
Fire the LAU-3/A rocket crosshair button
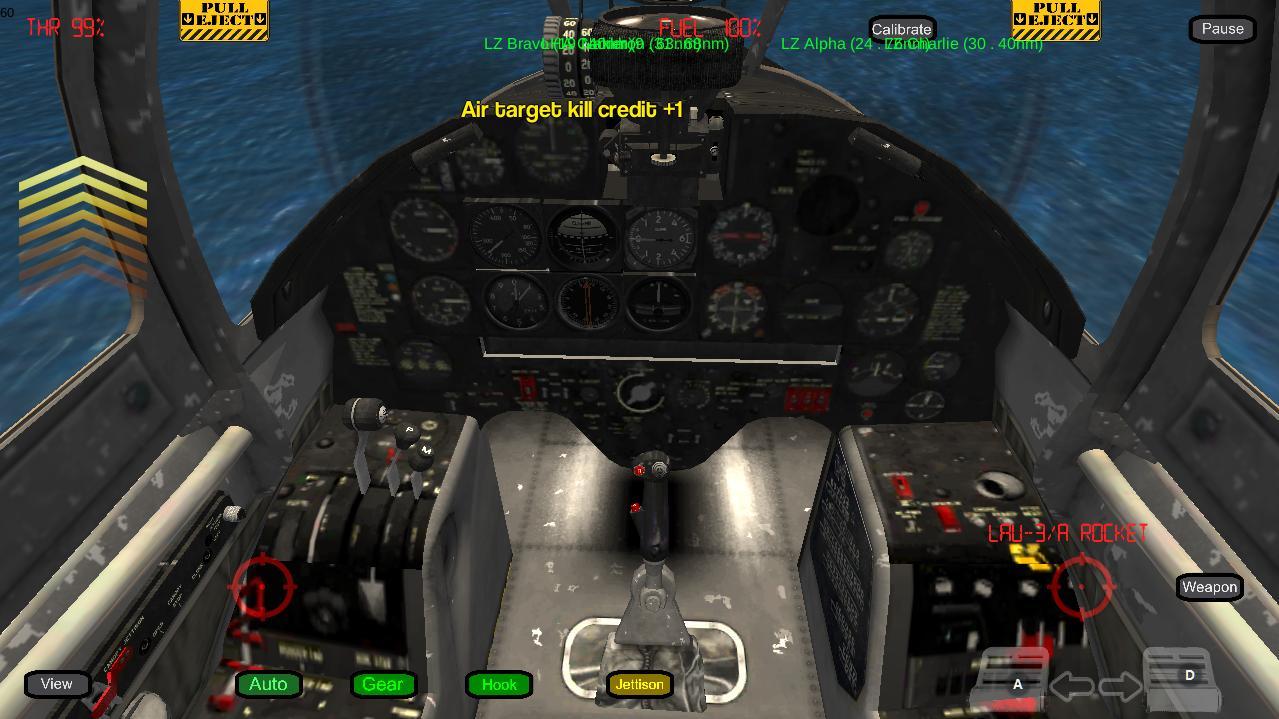[x=1083, y=584]
